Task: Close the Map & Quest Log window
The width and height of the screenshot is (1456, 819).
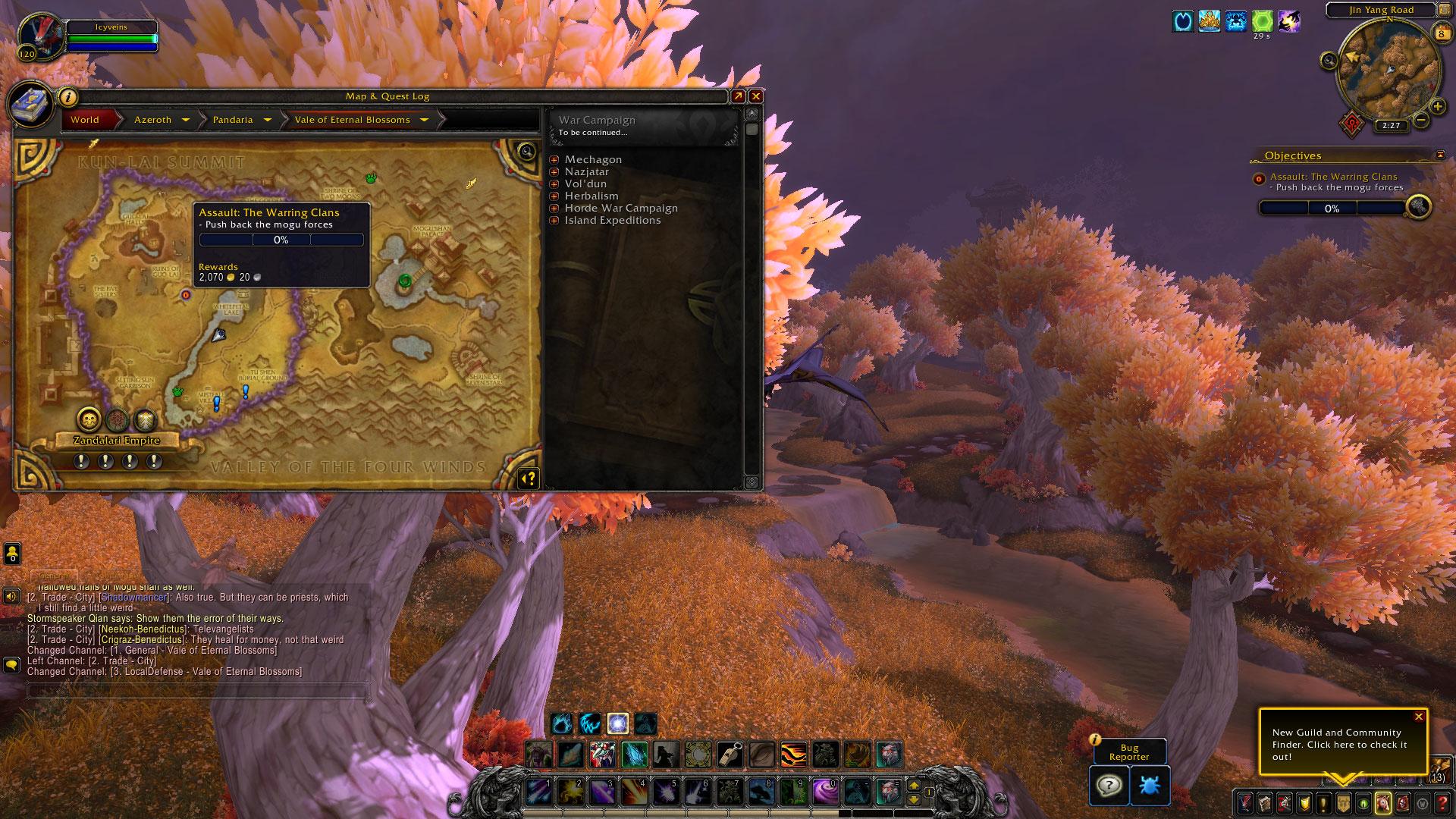Action: 755,96
